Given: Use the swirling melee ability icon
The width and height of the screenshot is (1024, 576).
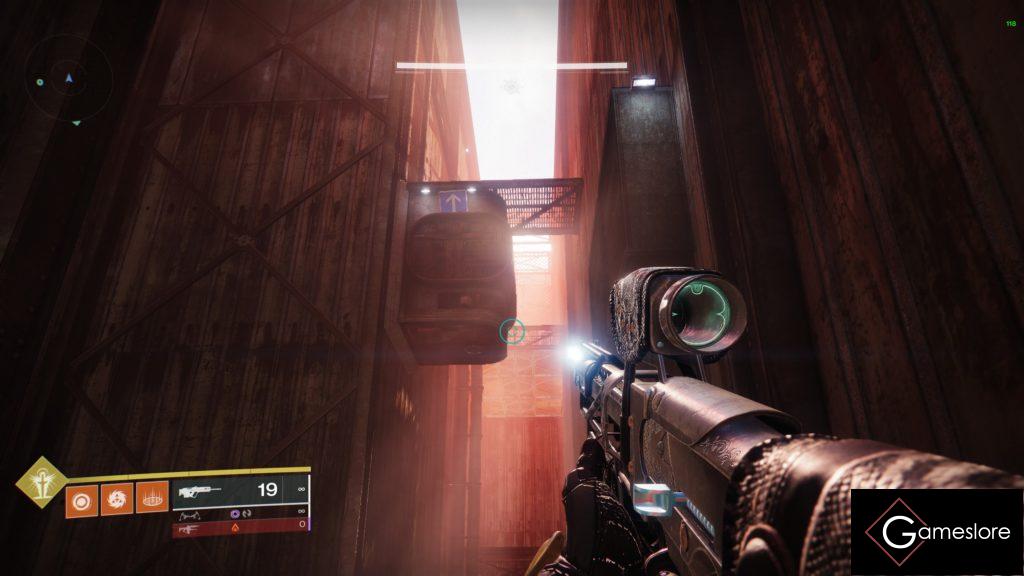Looking at the screenshot, I should 116,497.
